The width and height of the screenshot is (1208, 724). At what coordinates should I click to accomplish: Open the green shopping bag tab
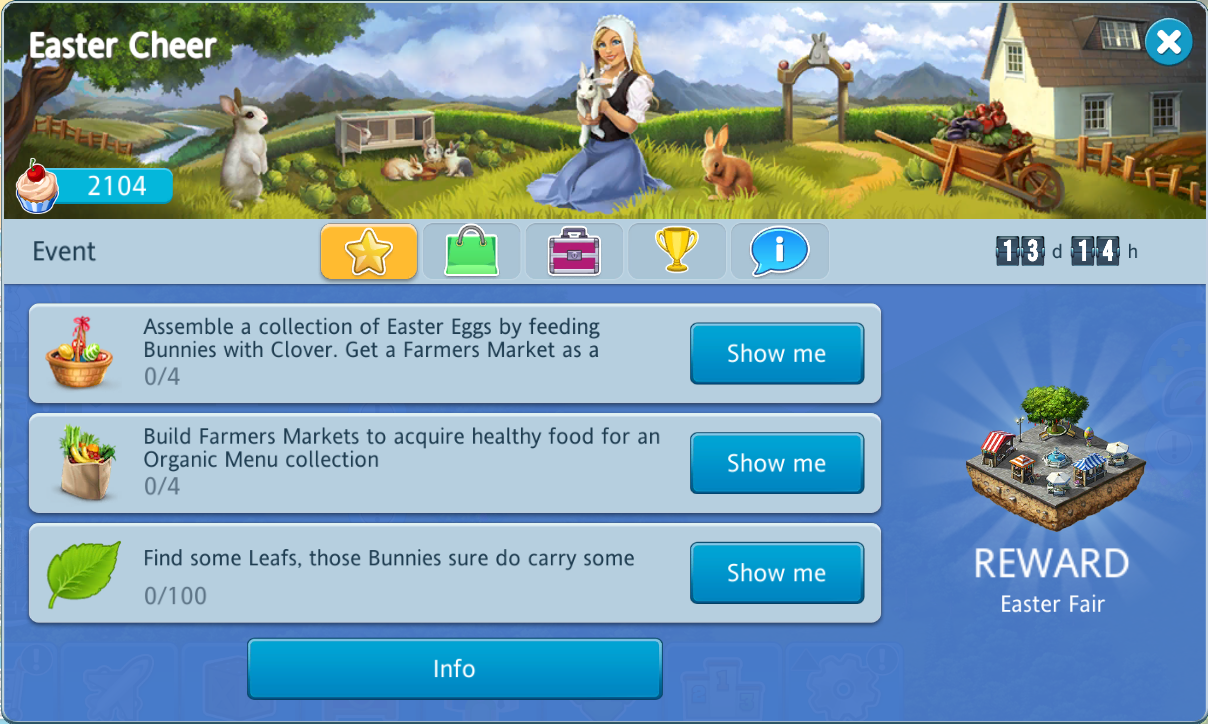click(472, 251)
